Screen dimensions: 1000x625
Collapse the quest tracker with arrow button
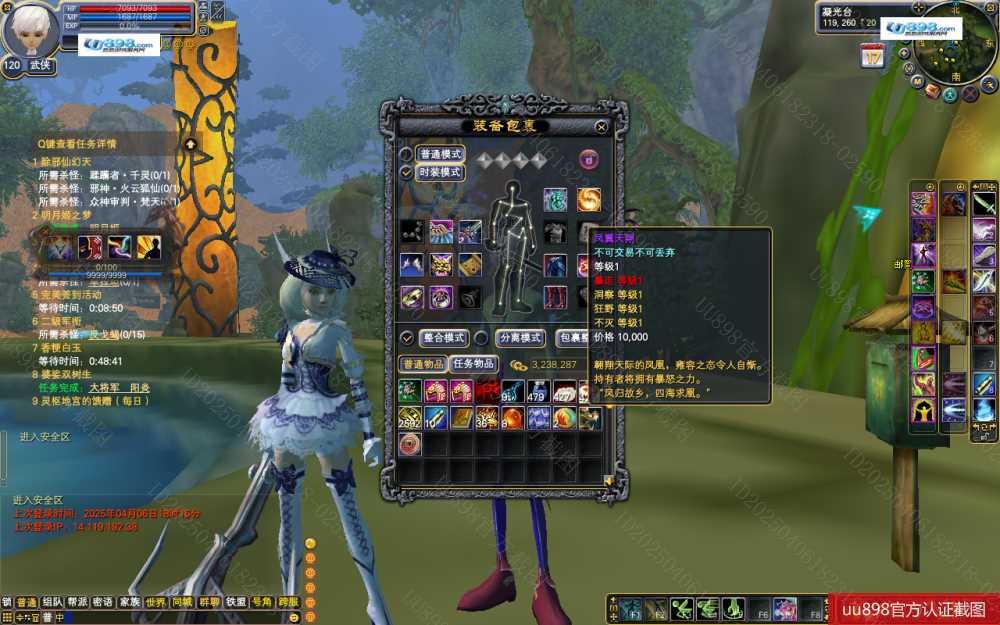[x=189, y=144]
